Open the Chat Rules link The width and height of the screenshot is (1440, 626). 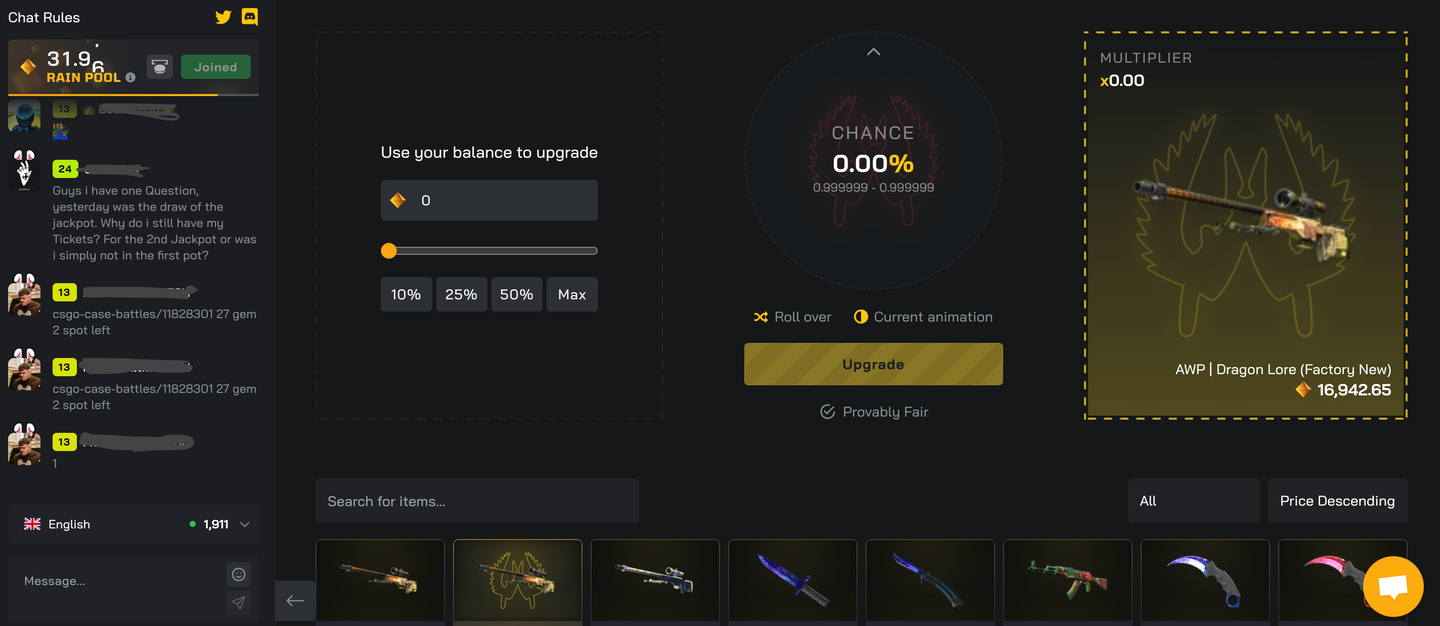(x=44, y=17)
